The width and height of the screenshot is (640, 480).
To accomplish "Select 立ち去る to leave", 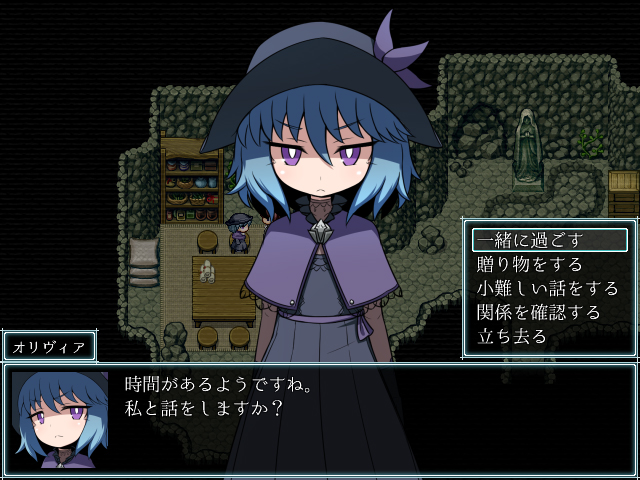I will (x=512, y=336).
